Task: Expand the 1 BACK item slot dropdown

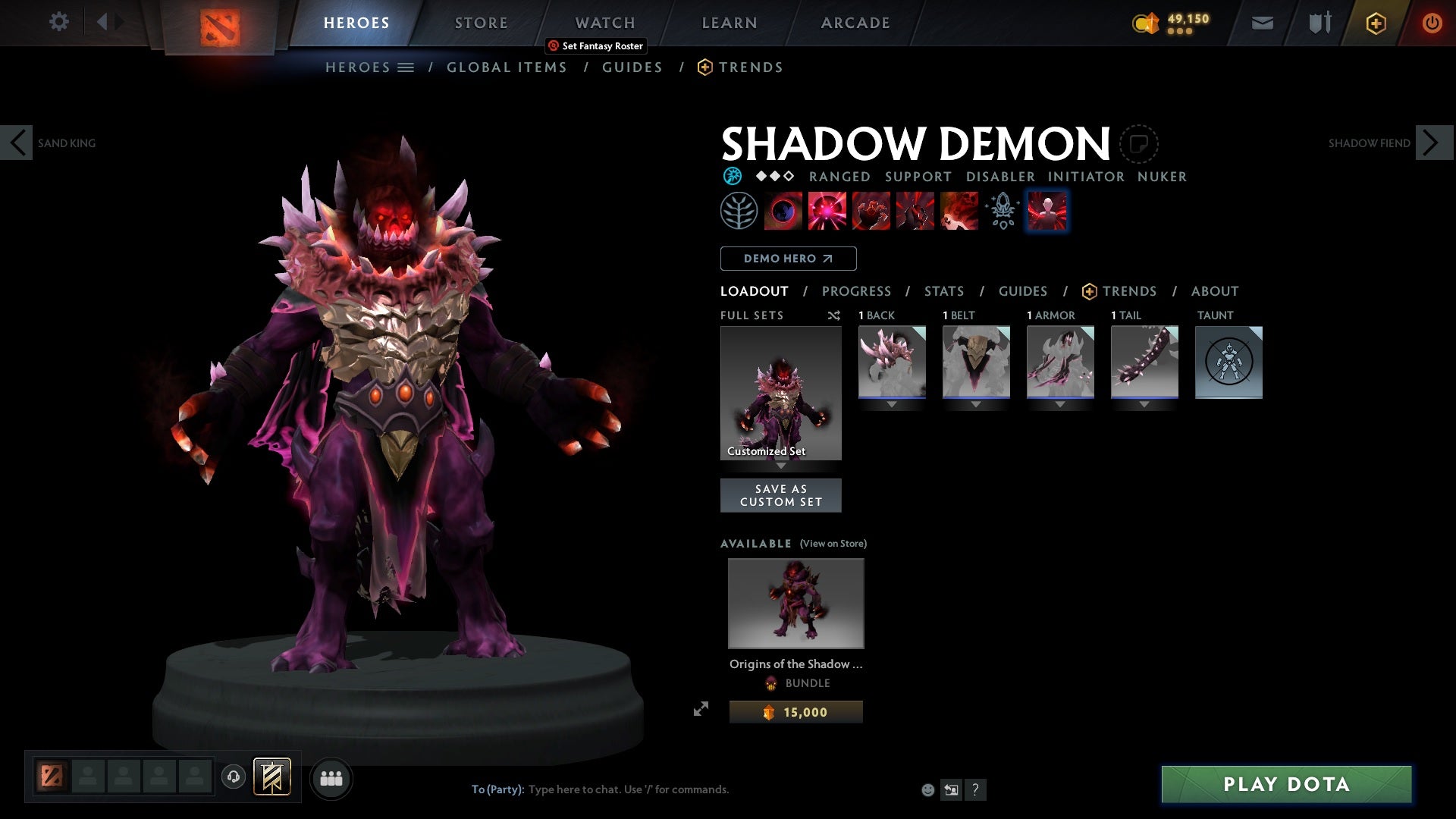Action: (x=891, y=404)
